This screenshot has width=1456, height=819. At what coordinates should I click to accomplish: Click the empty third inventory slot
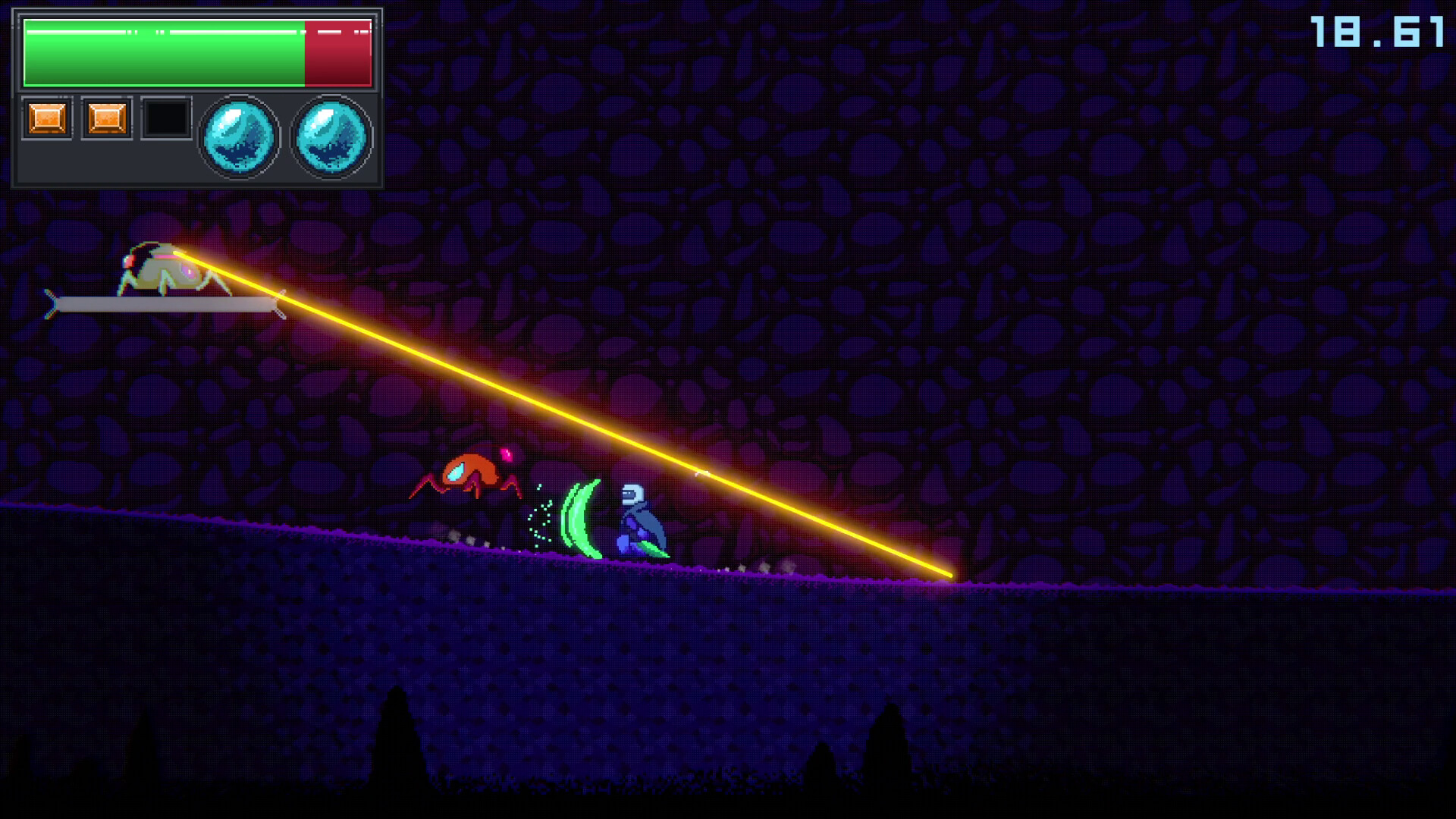coord(165,118)
